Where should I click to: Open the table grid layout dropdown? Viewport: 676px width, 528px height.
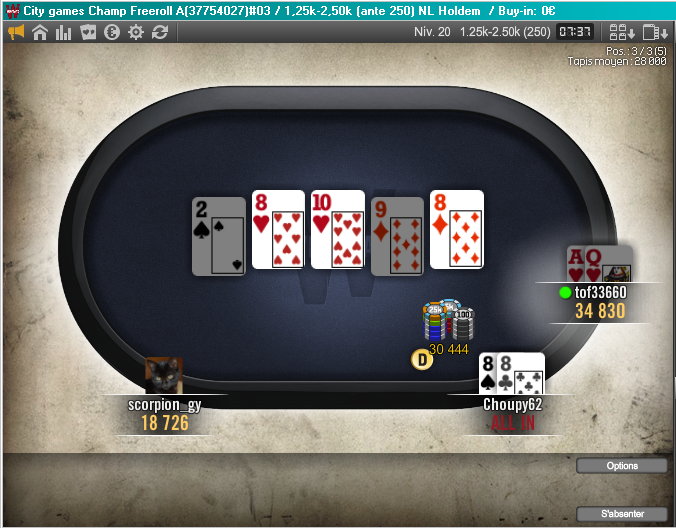coord(621,32)
